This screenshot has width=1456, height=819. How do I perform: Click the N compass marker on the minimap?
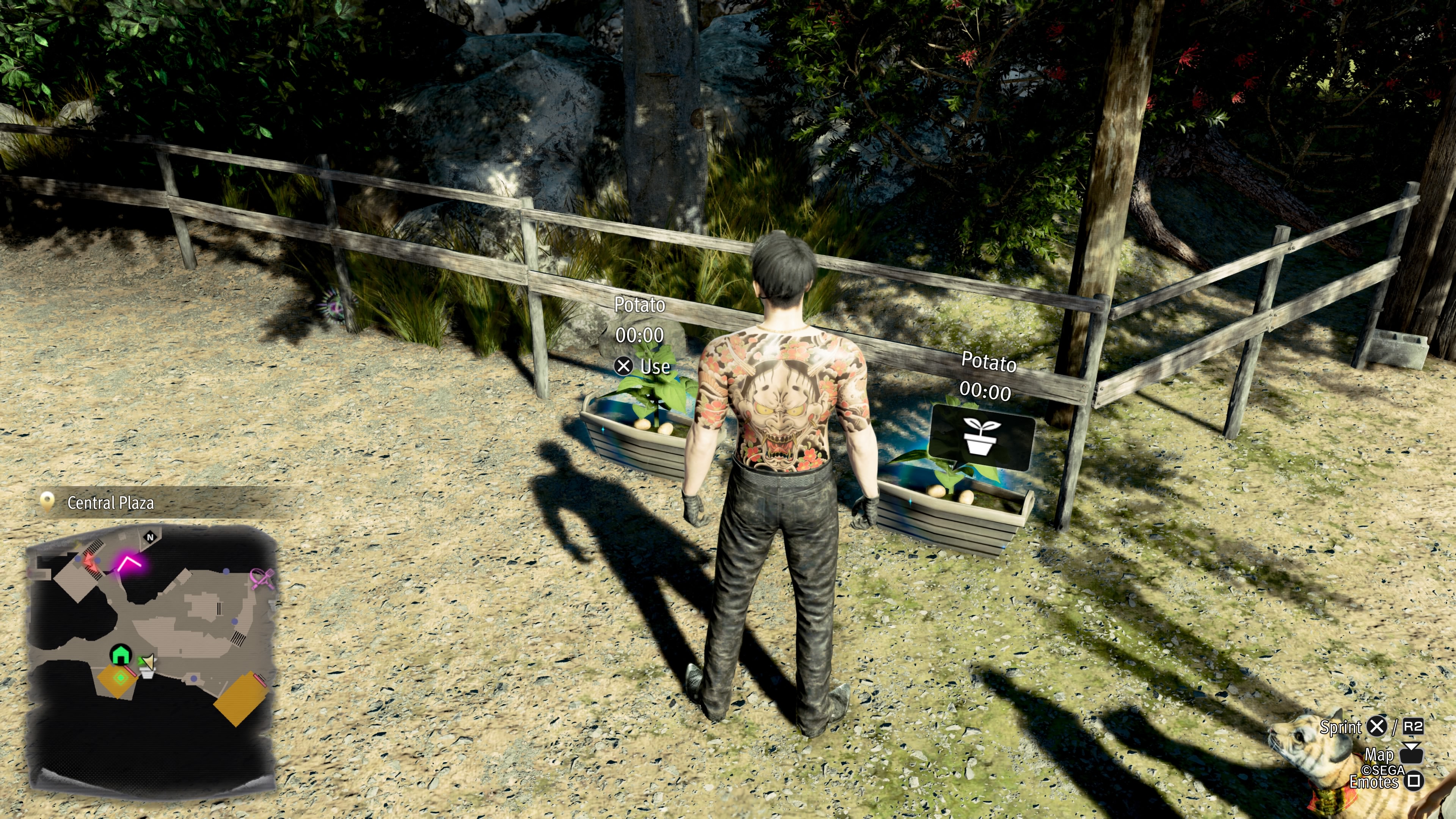[x=150, y=537]
